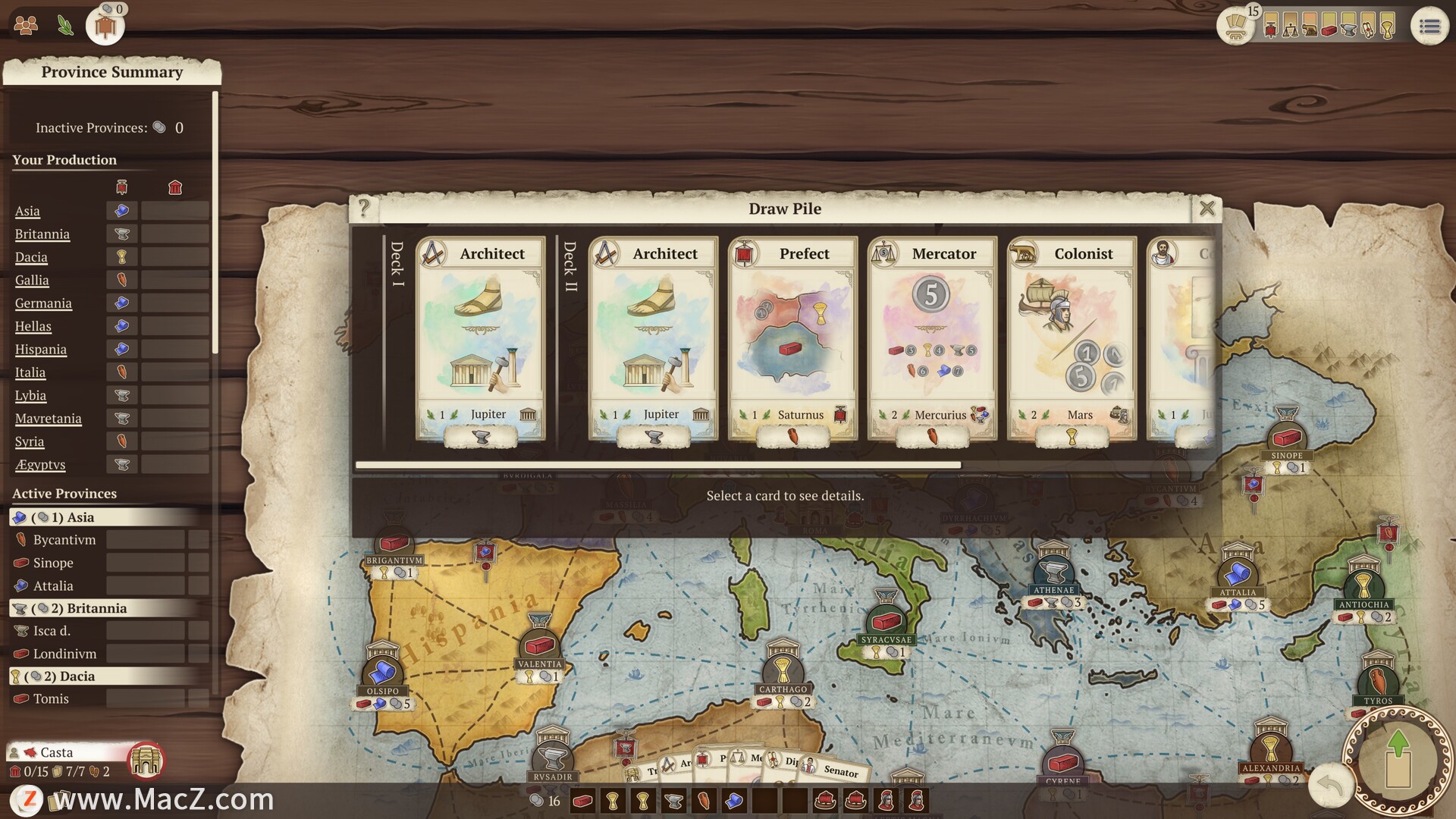
Task: Select the Mercator card
Action: point(932,338)
